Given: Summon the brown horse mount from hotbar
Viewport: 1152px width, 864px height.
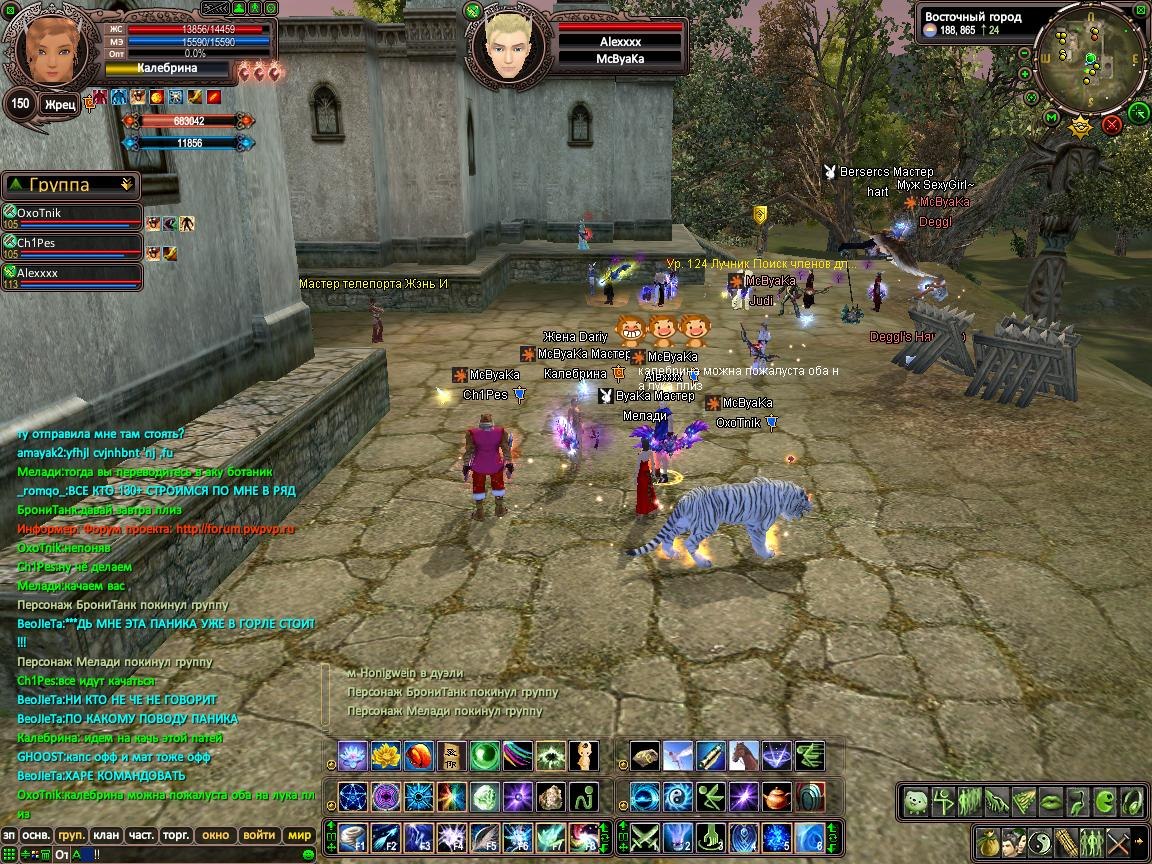Looking at the screenshot, I should point(743,756).
